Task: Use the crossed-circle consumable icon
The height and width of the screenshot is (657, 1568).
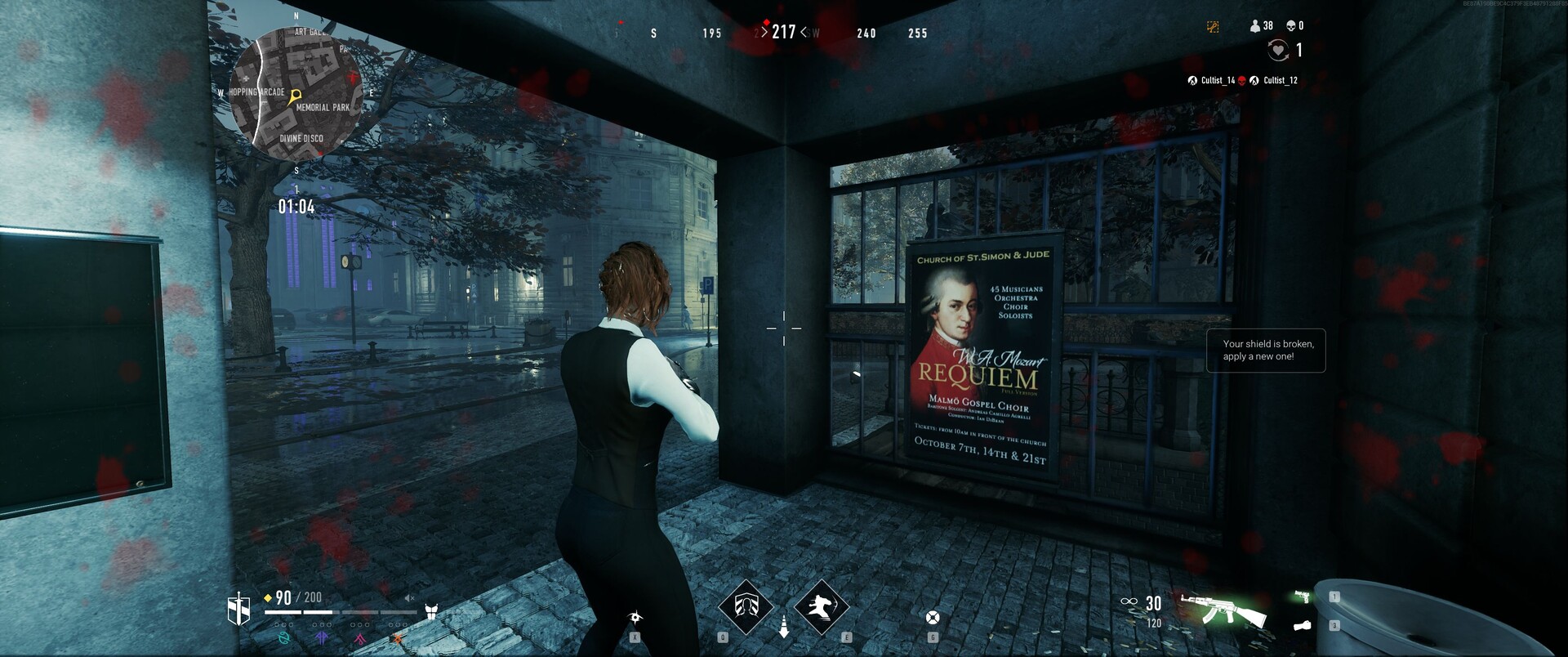Action: pyautogui.click(x=933, y=617)
